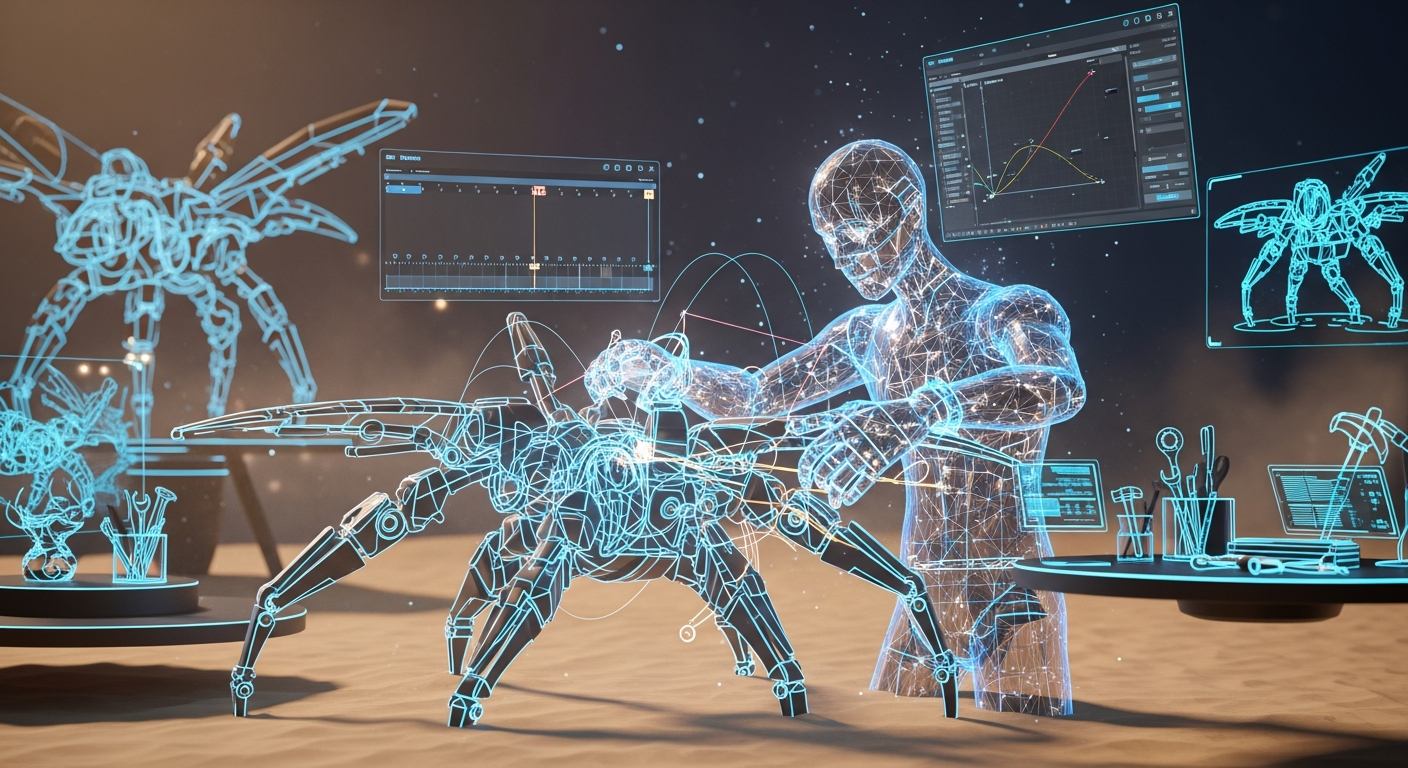Click the yellow curve's peak handle
The image size is (1408, 768).
(x=1033, y=146)
